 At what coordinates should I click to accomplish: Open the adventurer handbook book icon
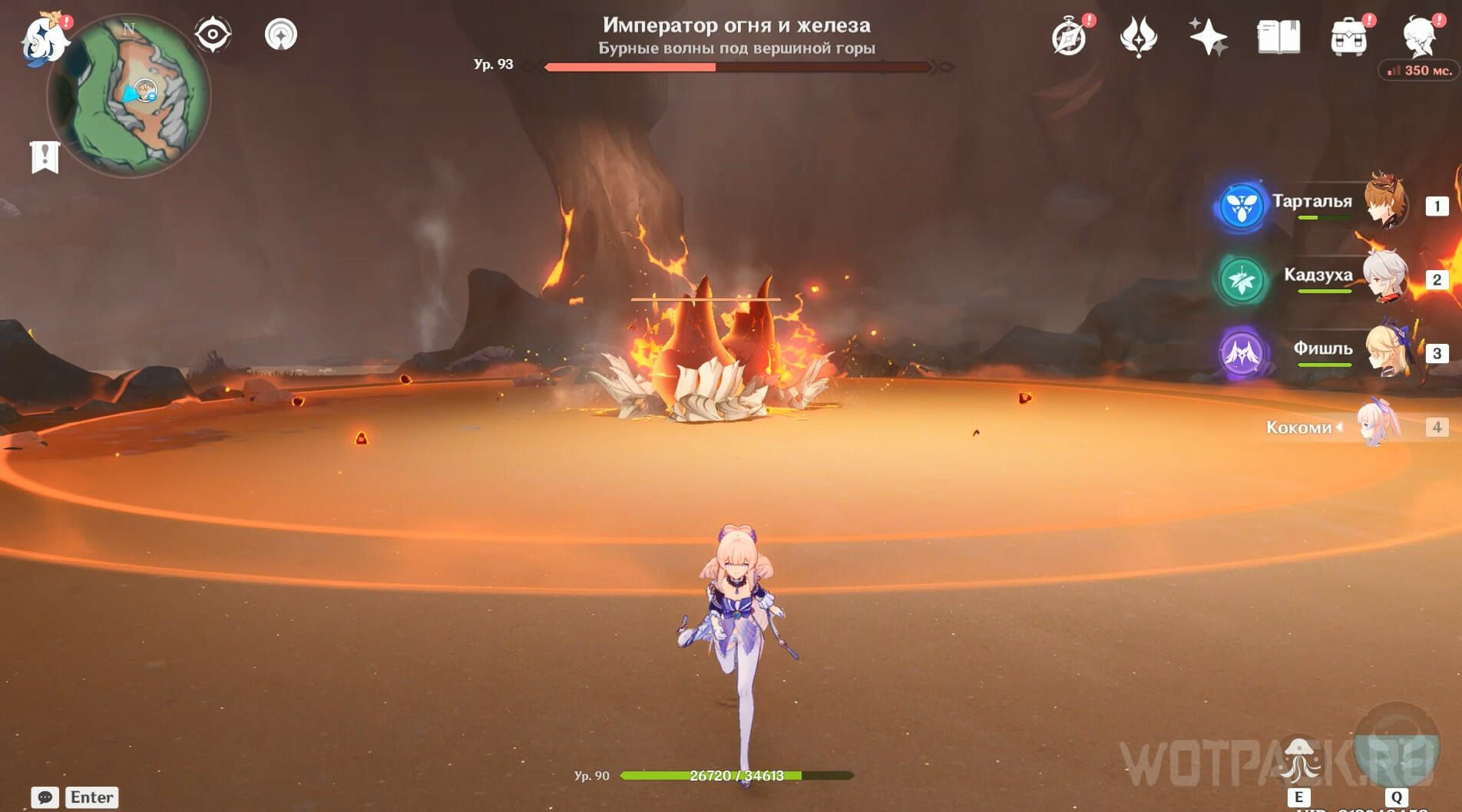click(1278, 37)
